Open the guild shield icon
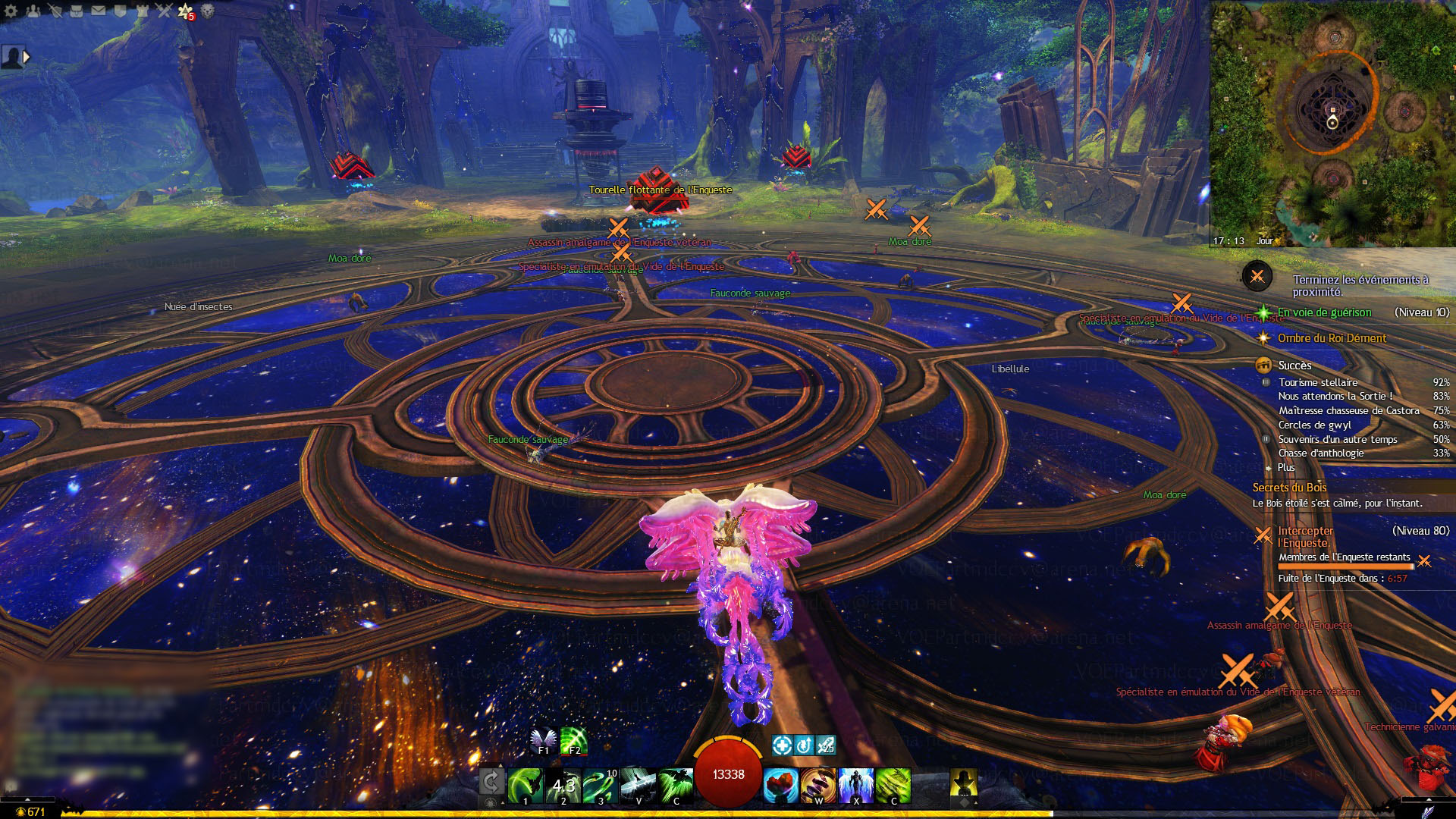The image size is (1456, 819). point(120,11)
